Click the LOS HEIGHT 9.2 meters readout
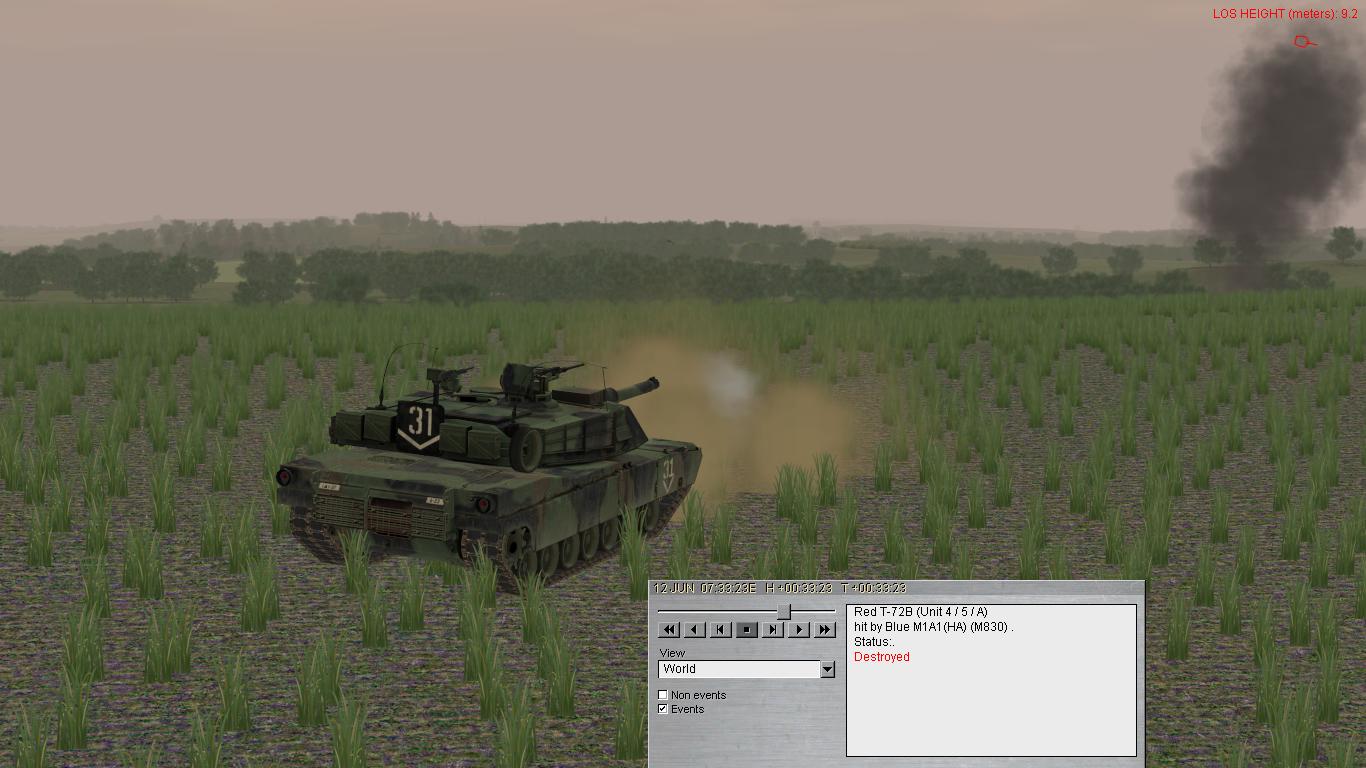Screen dimensions: 1366x768 (x=1283, y=13)
